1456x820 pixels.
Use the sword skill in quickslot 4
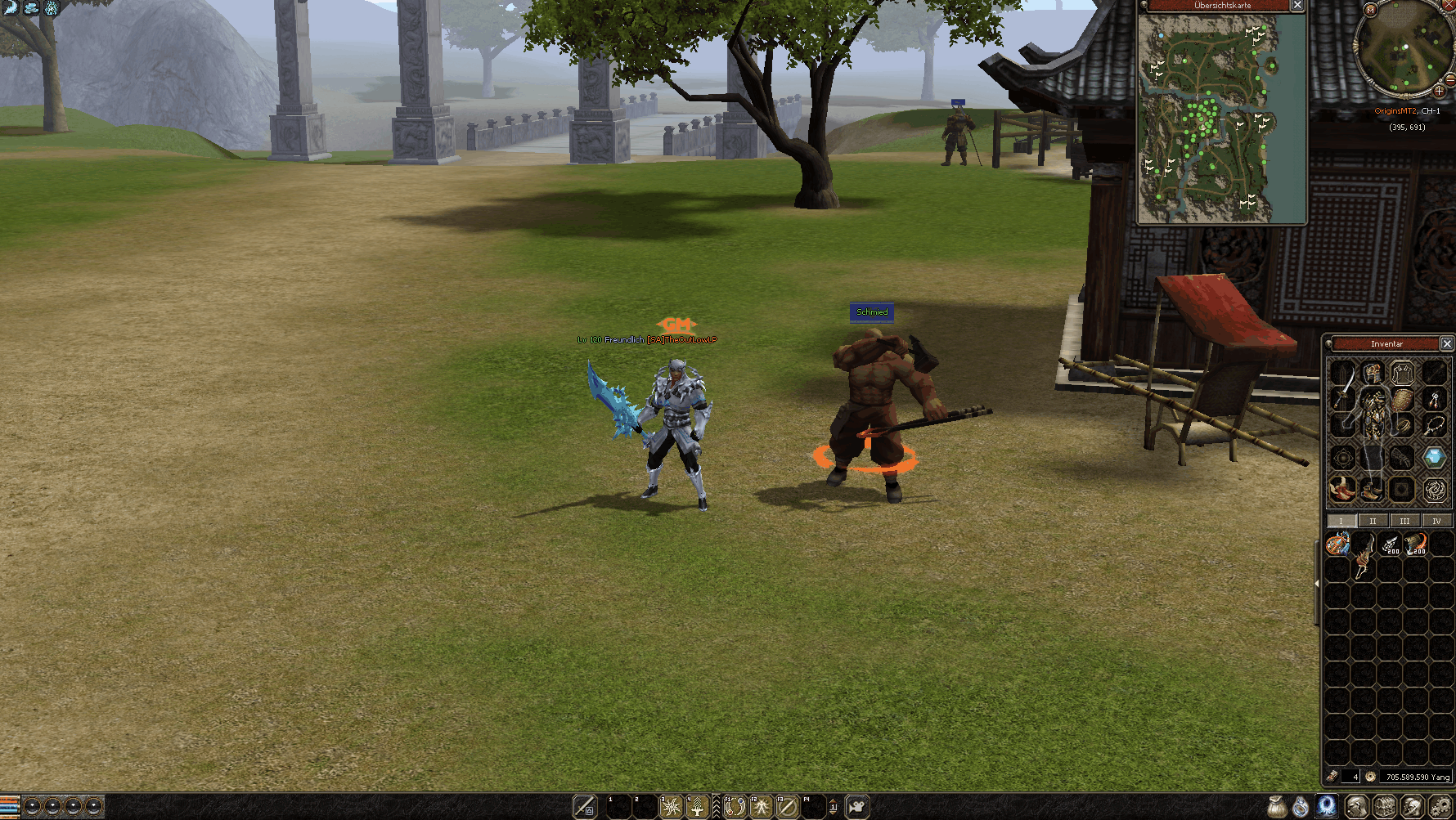(x=697, y=807)
